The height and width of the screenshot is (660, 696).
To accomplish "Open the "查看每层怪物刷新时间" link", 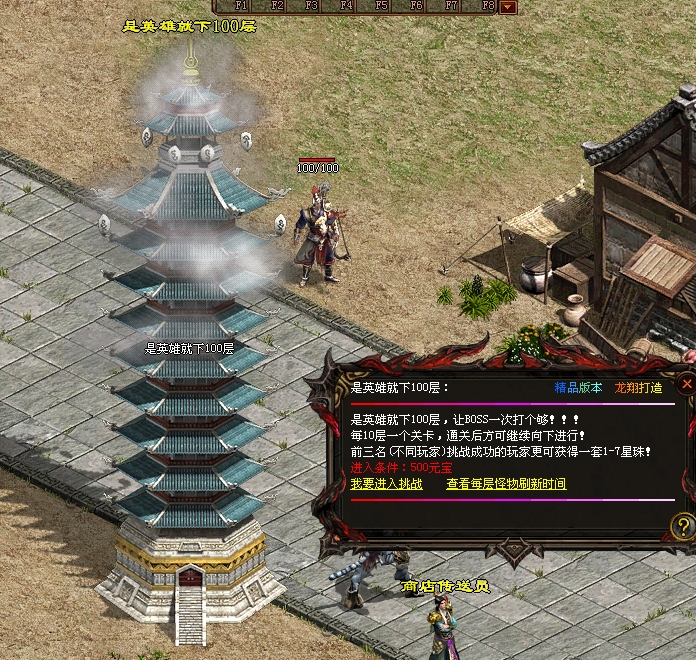I will click(x=506, y=484).
